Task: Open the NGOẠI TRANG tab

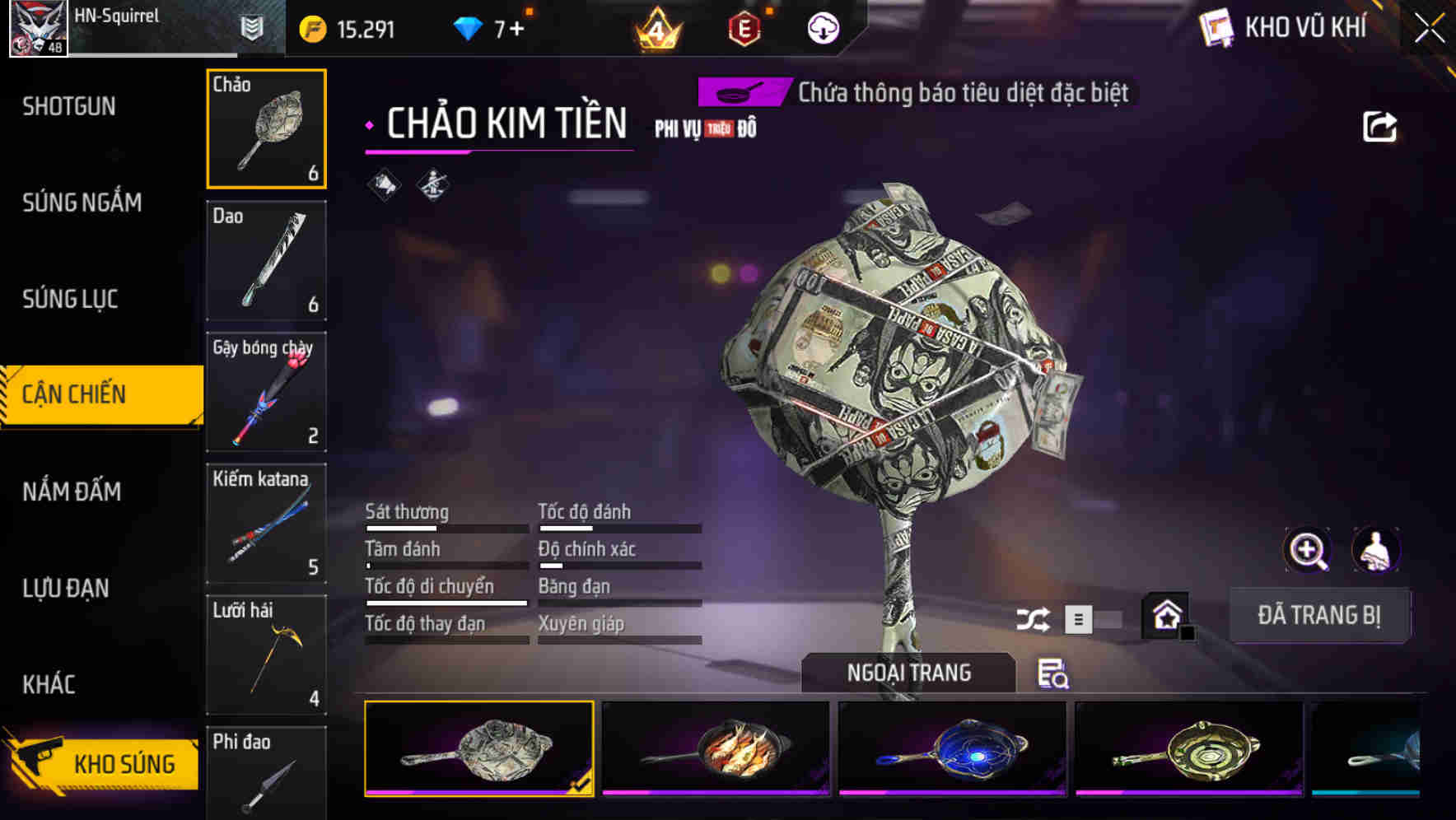Action: point(908,673)
